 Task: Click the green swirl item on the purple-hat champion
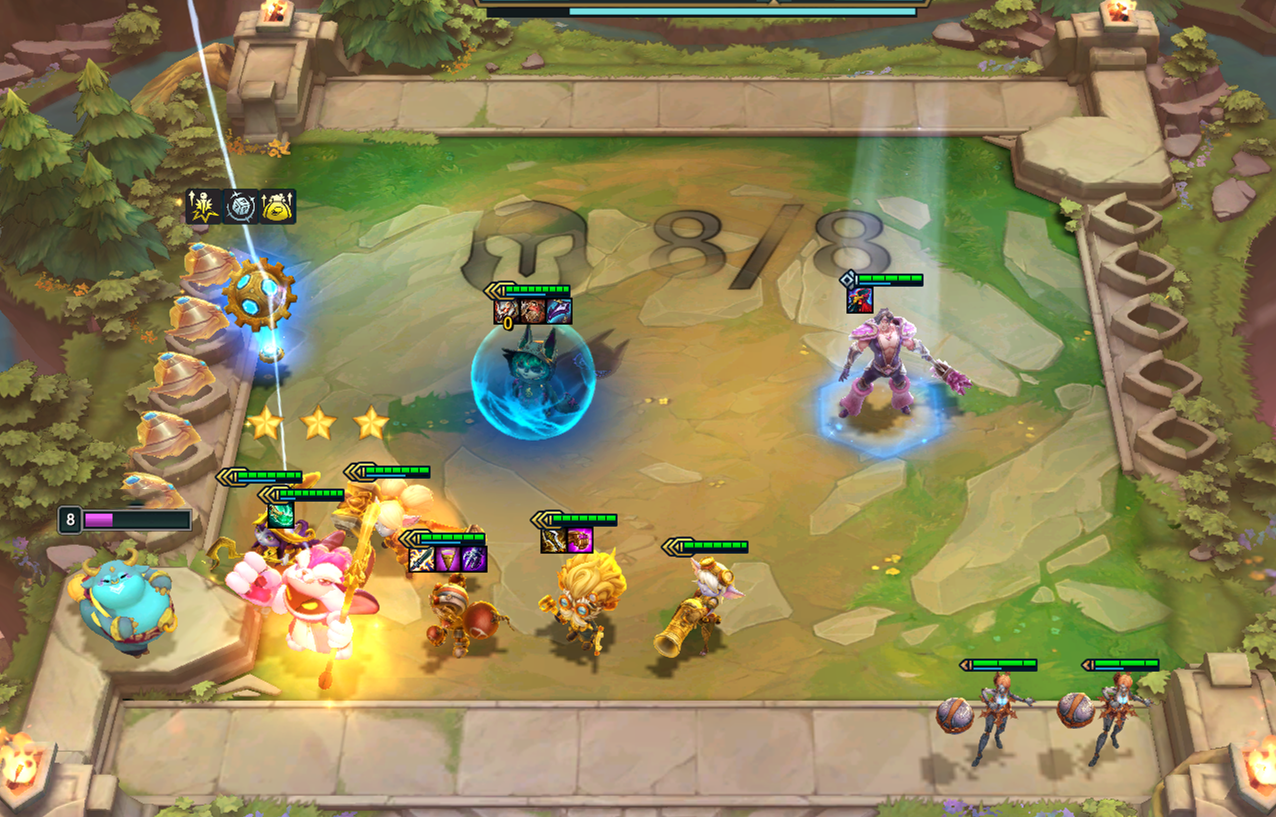pos(281,515)
